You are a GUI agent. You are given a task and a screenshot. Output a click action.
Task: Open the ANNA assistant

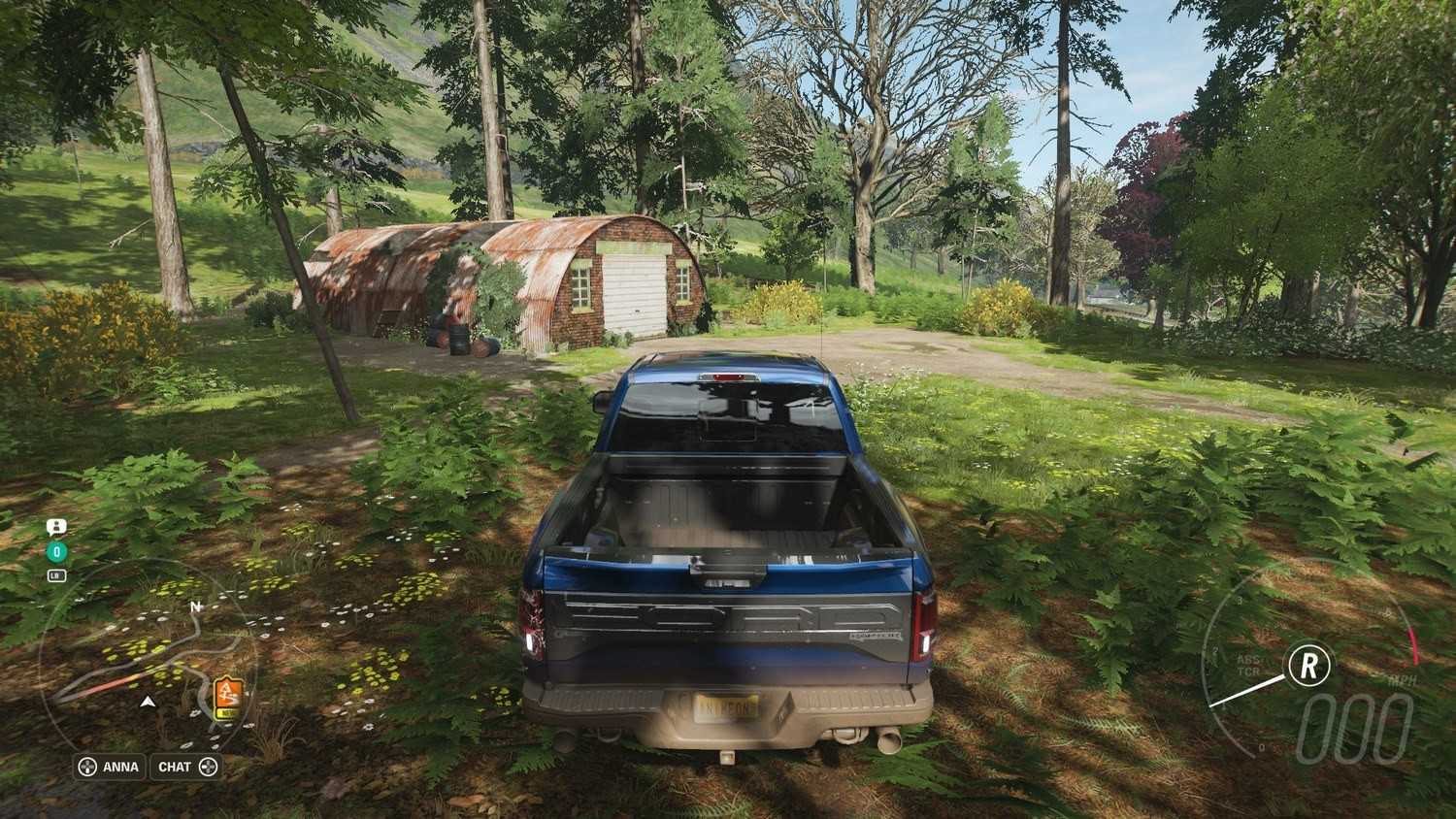click(110, 767)
